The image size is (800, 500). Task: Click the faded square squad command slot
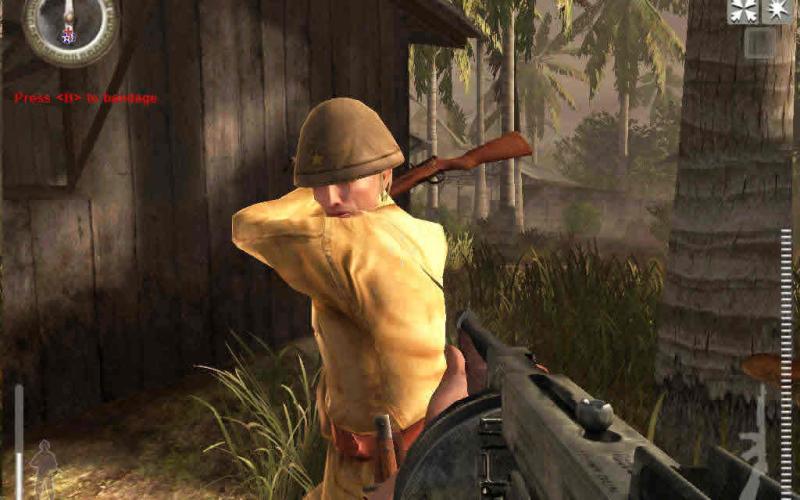coord(759,43)
